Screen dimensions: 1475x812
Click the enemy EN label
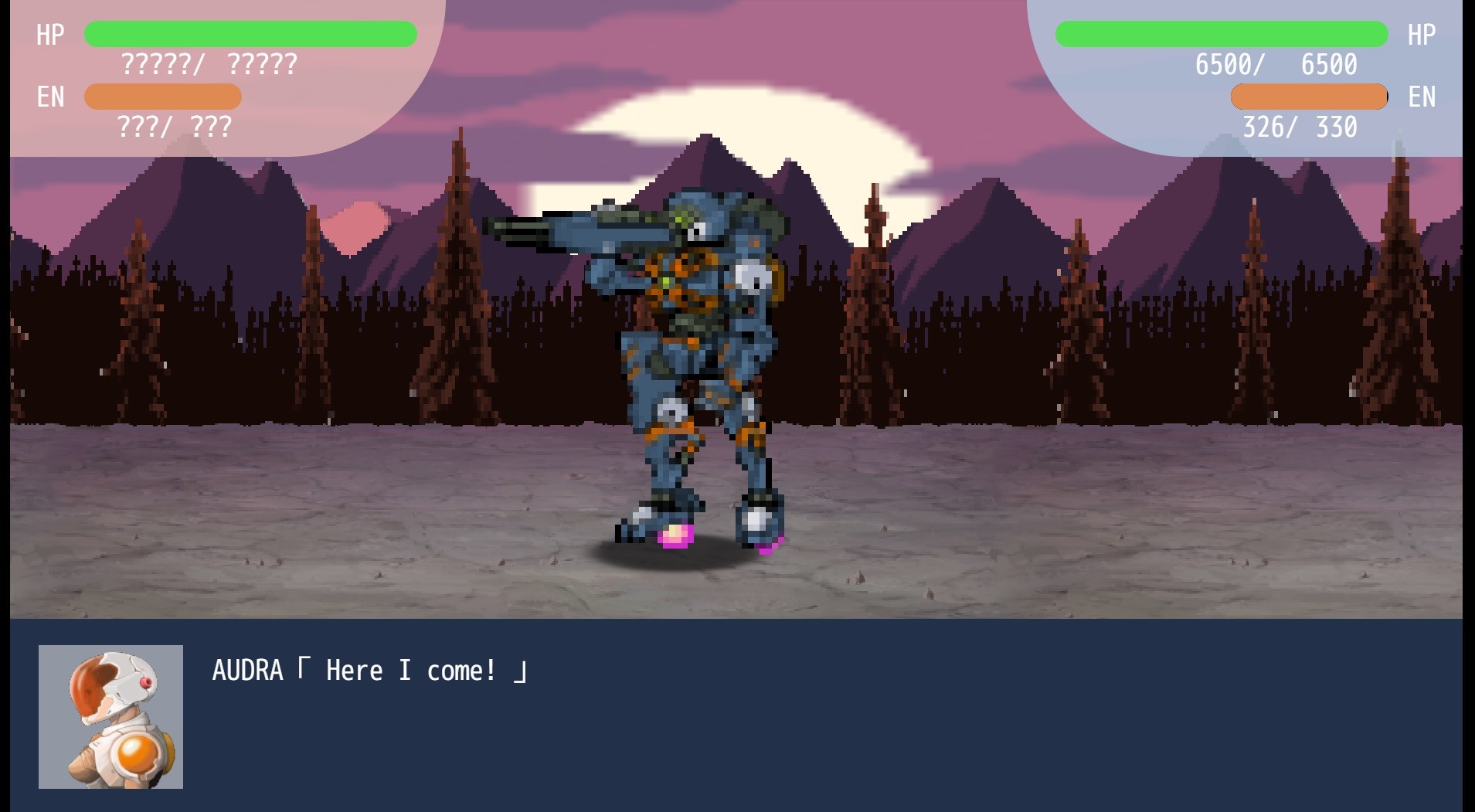[1422, 97]
